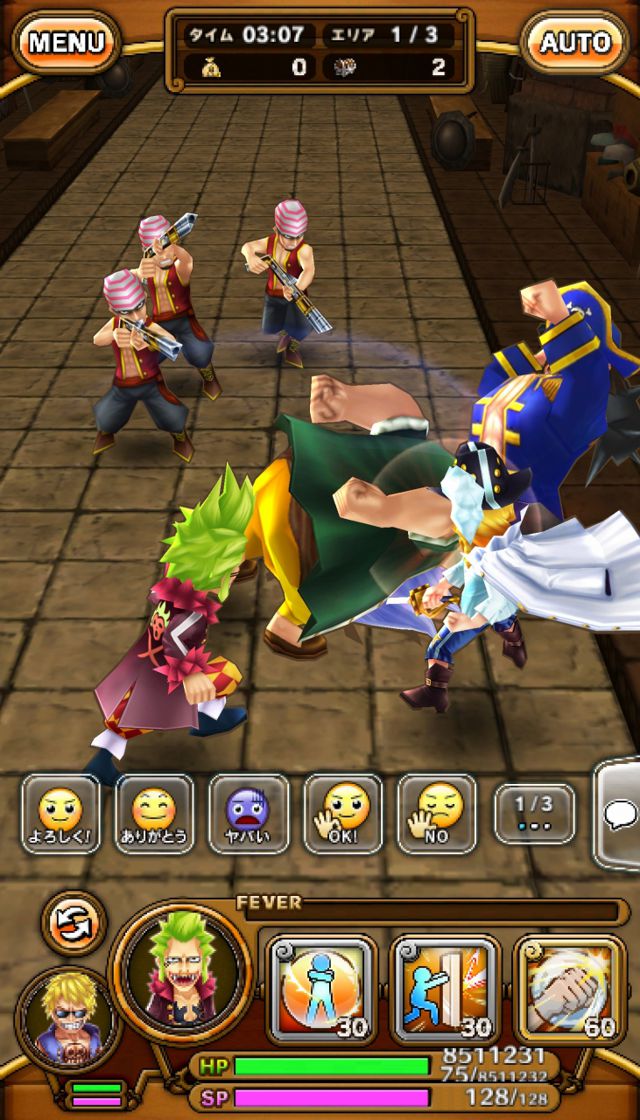Tap the green-haired active character portrait
The width and height of the screenshot is (640, 1120).
(182, 971)
